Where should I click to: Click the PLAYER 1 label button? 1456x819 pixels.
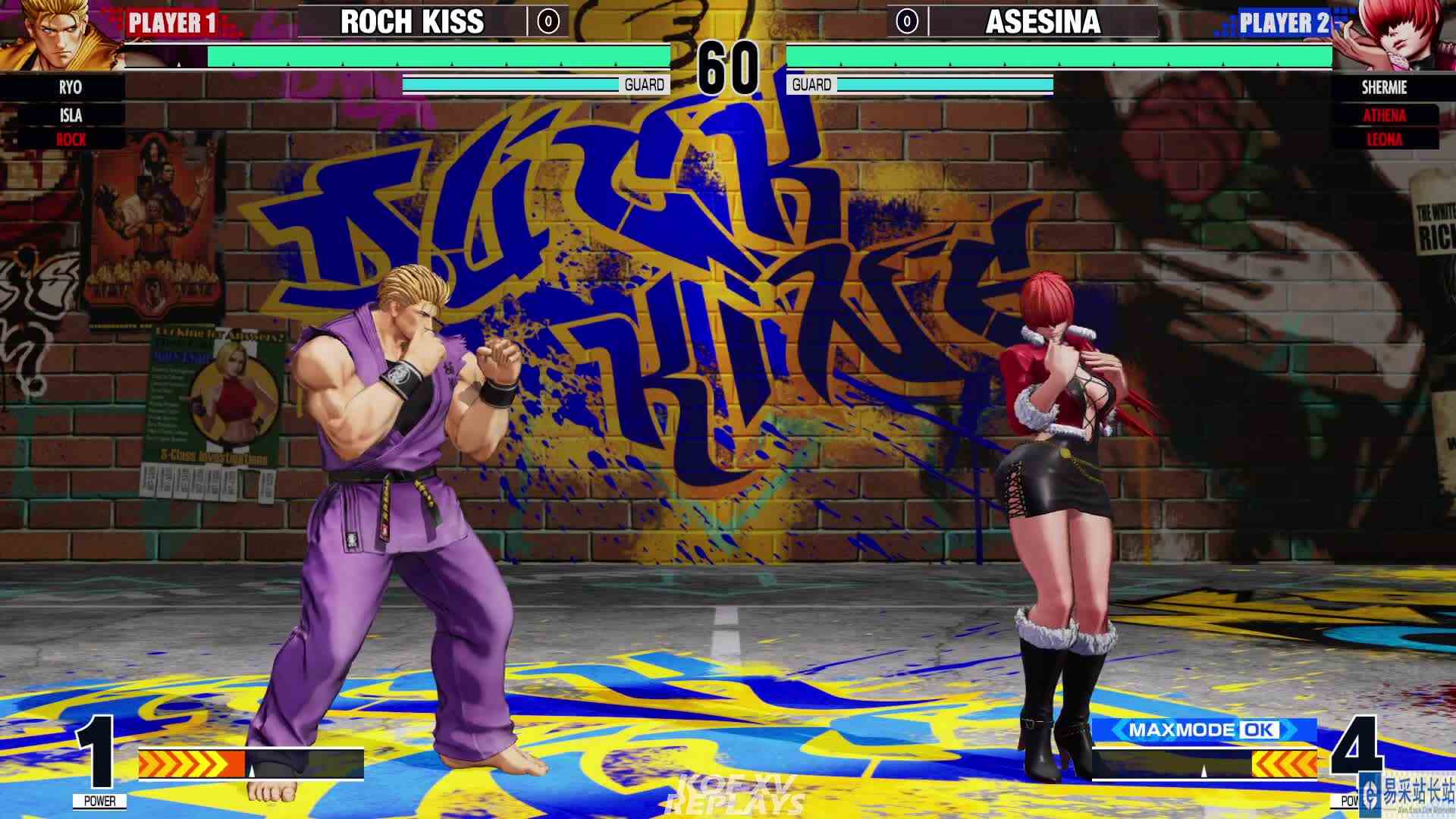coord(173,22)
